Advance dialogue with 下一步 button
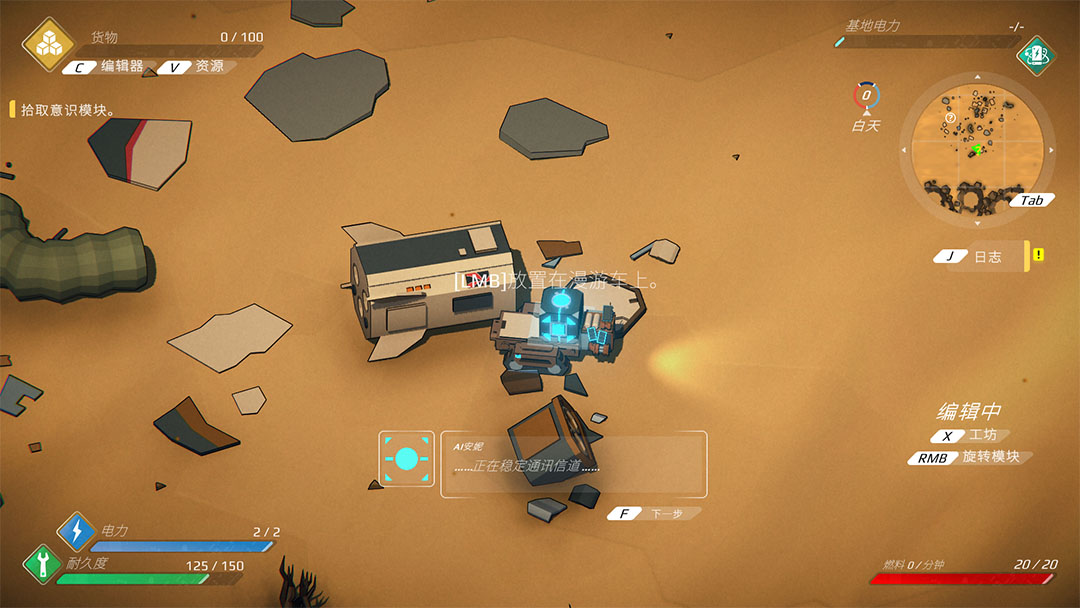1080x608 pixels. click(654, 513)
